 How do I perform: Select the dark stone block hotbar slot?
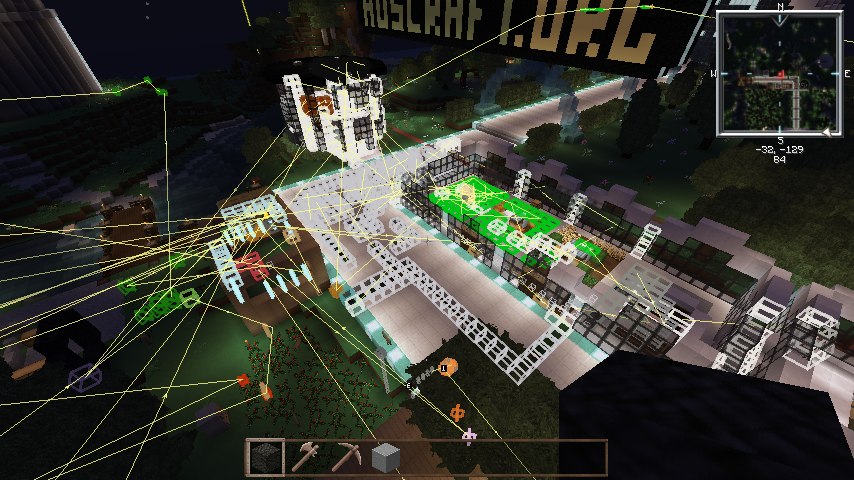[x=265, y=458]
